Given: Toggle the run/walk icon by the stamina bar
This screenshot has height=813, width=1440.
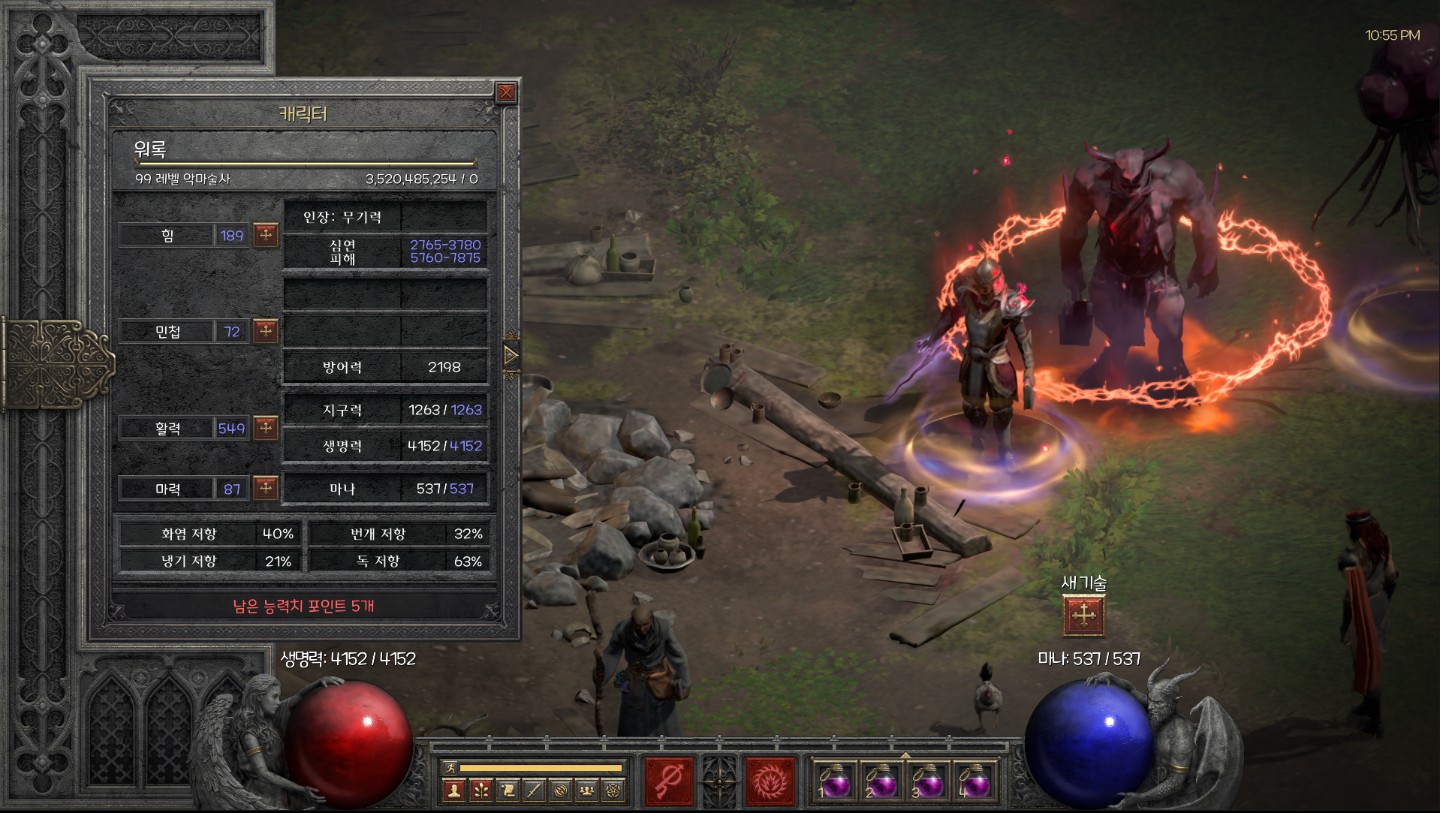Looking at the screenshot, I should coord(451,767).
